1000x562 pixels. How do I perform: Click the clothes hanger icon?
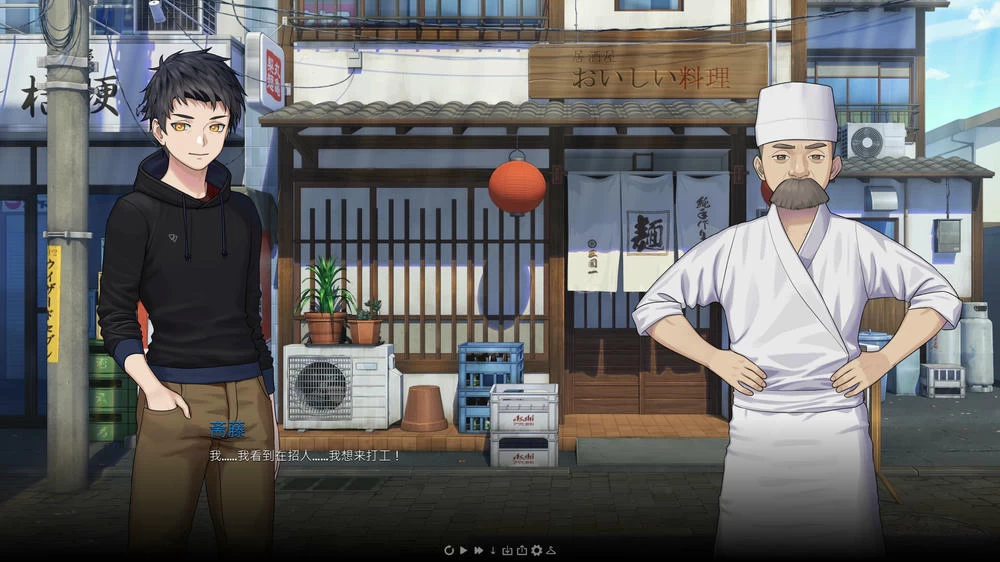point(550,550)
